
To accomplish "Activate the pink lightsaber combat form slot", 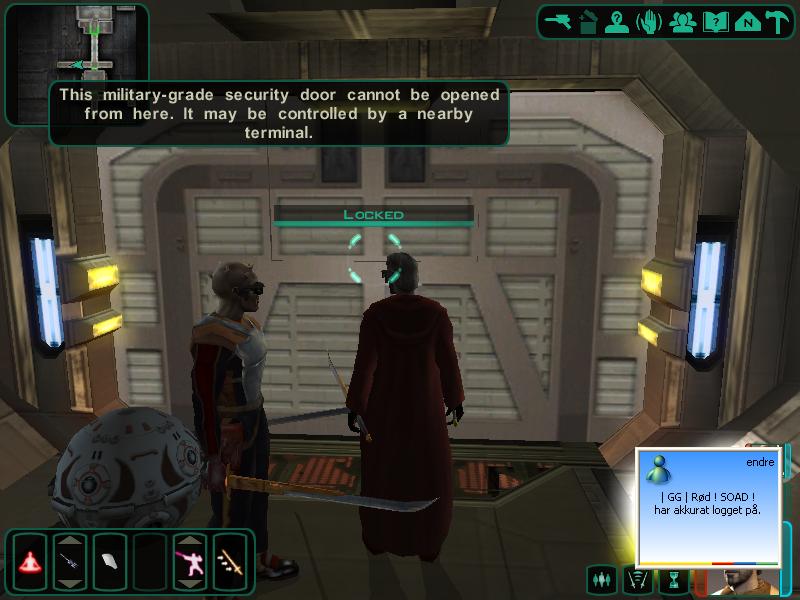I will tap(190, 561).
